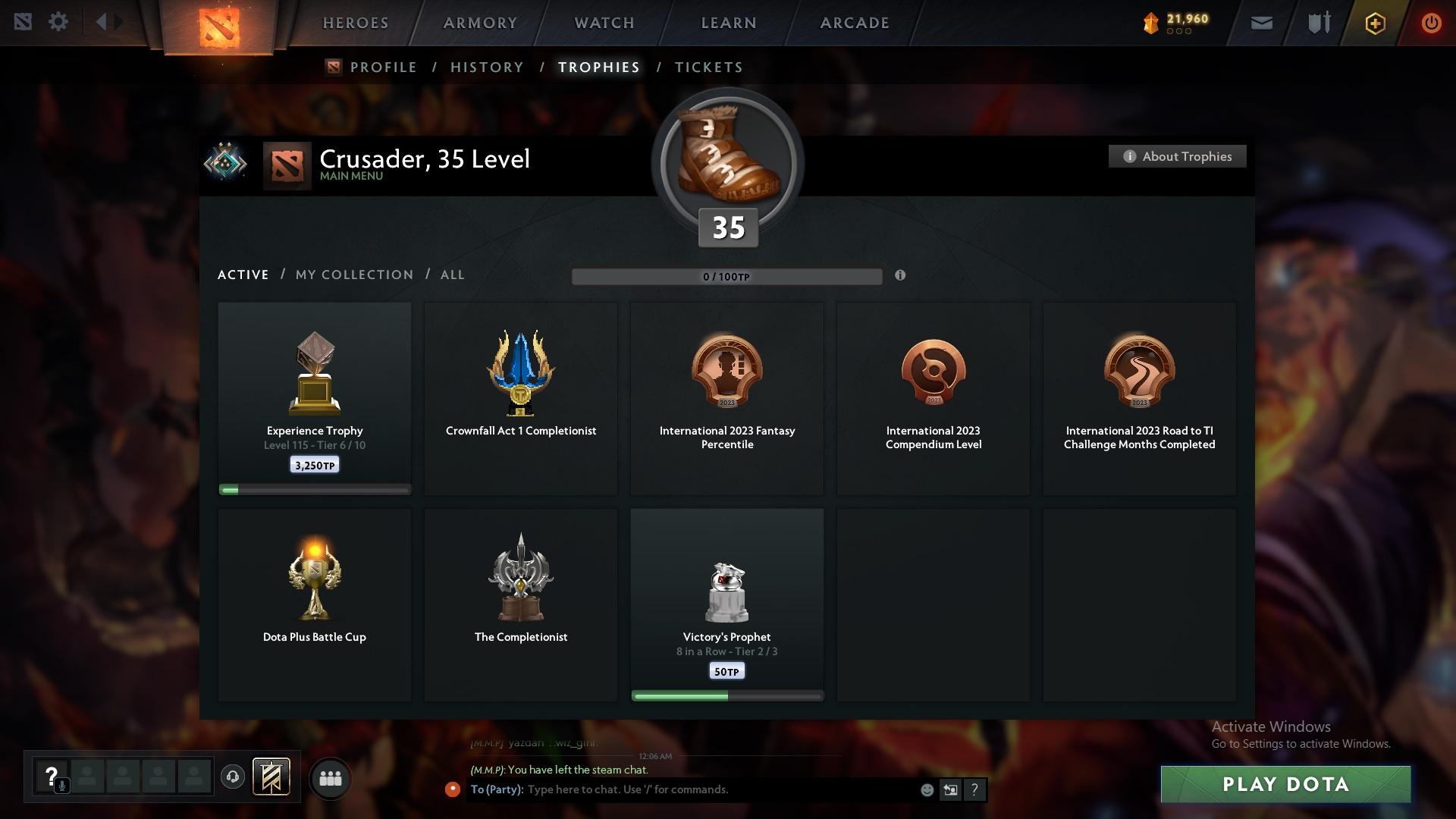
Task: Quit the game with power icon
Action: click(1431, 23)
